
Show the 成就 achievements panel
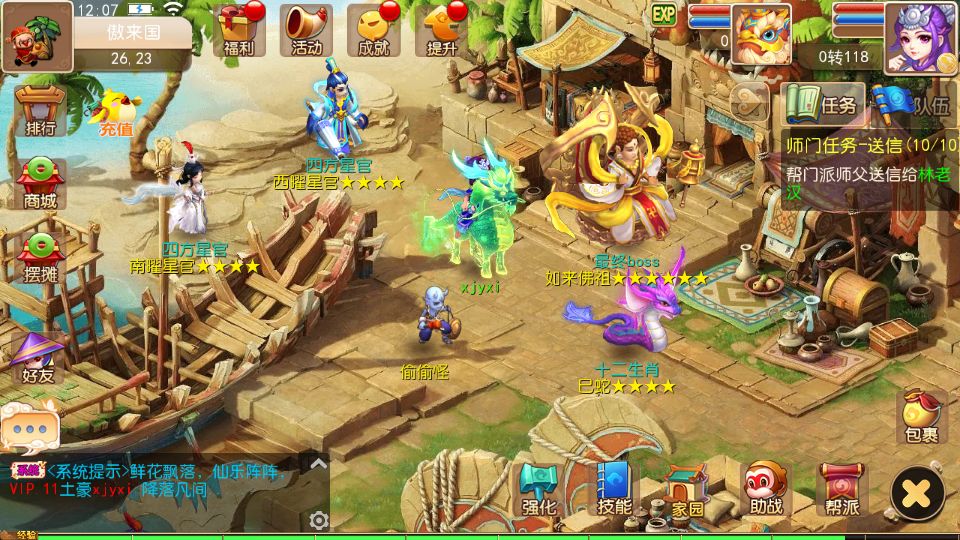373,30
